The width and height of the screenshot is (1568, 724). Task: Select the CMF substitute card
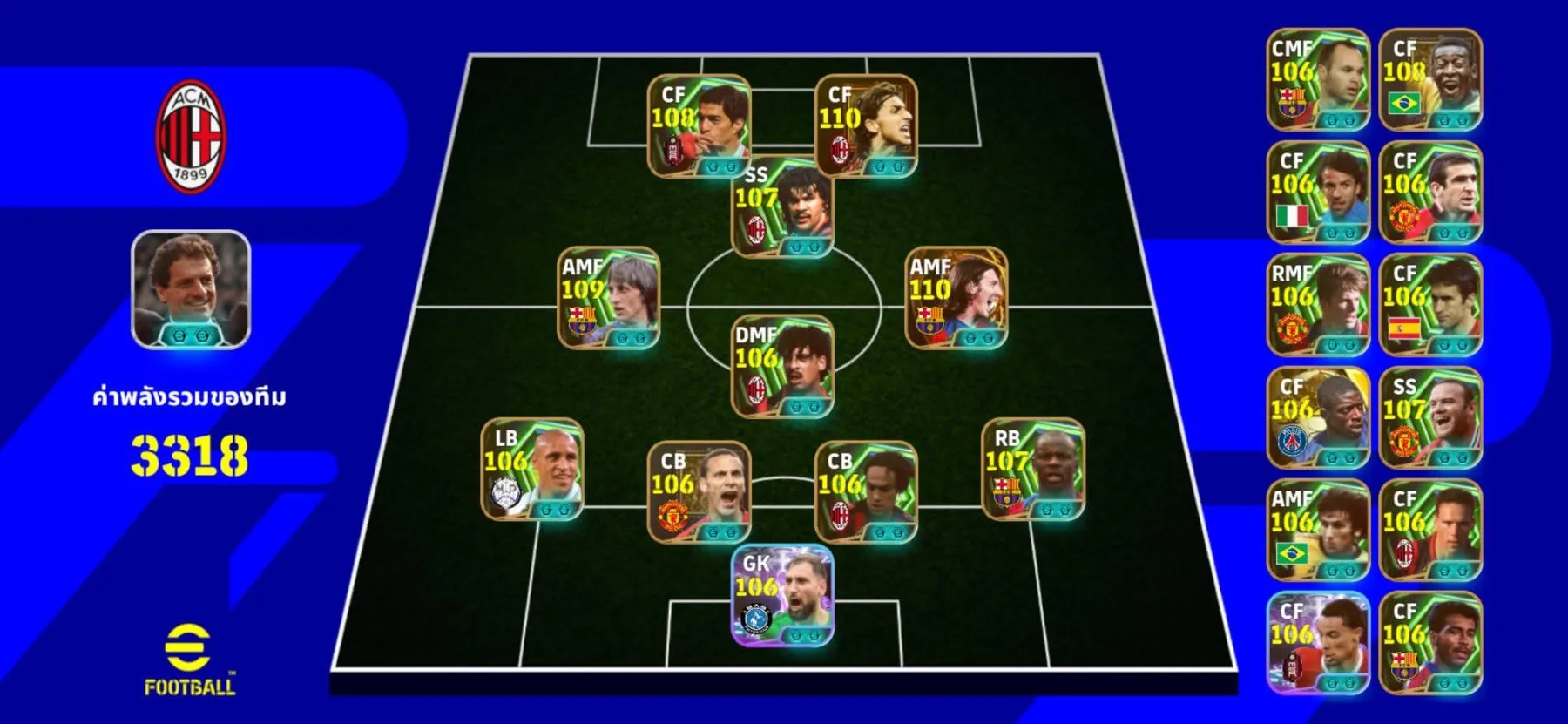1317,80
